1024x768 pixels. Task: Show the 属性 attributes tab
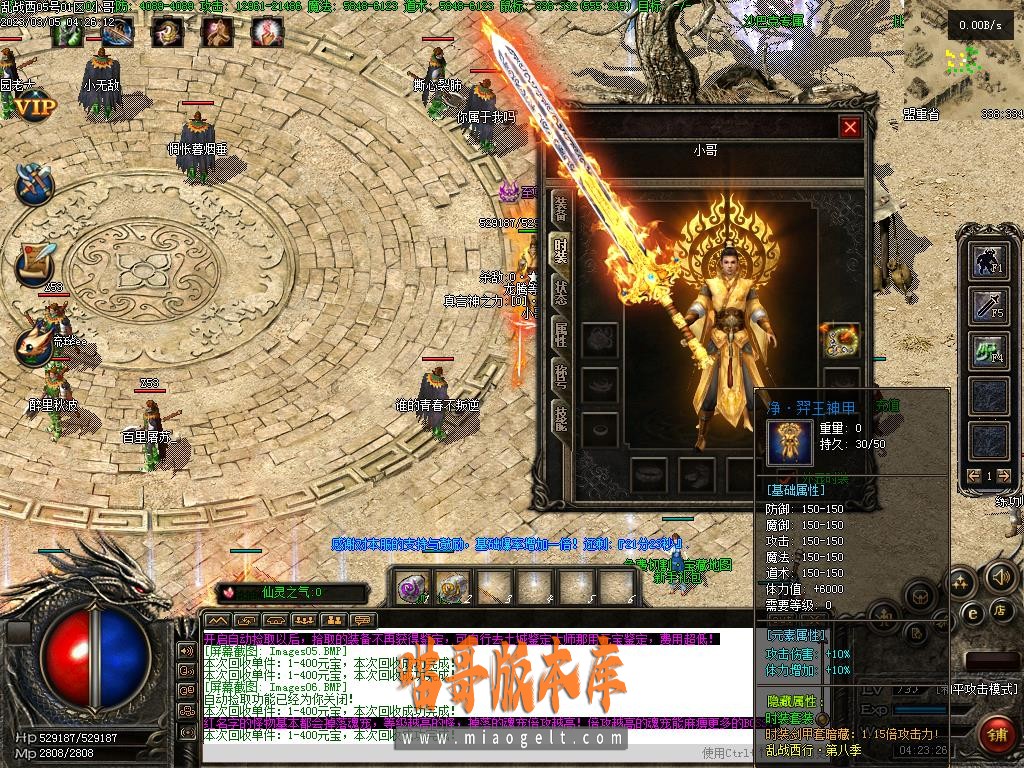pyautogui.click(x=561, y=335)
